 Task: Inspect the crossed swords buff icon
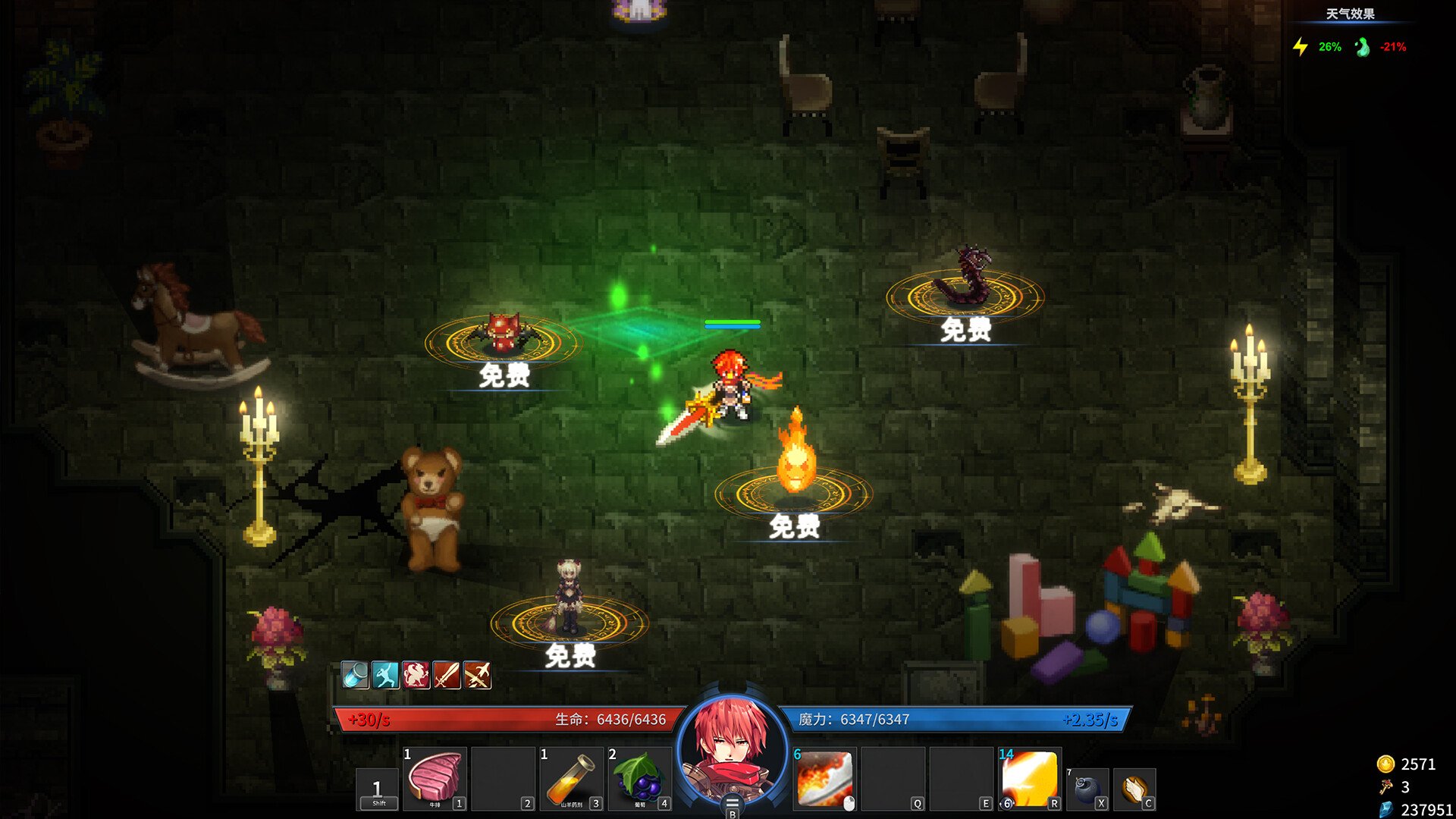(477, 674)
